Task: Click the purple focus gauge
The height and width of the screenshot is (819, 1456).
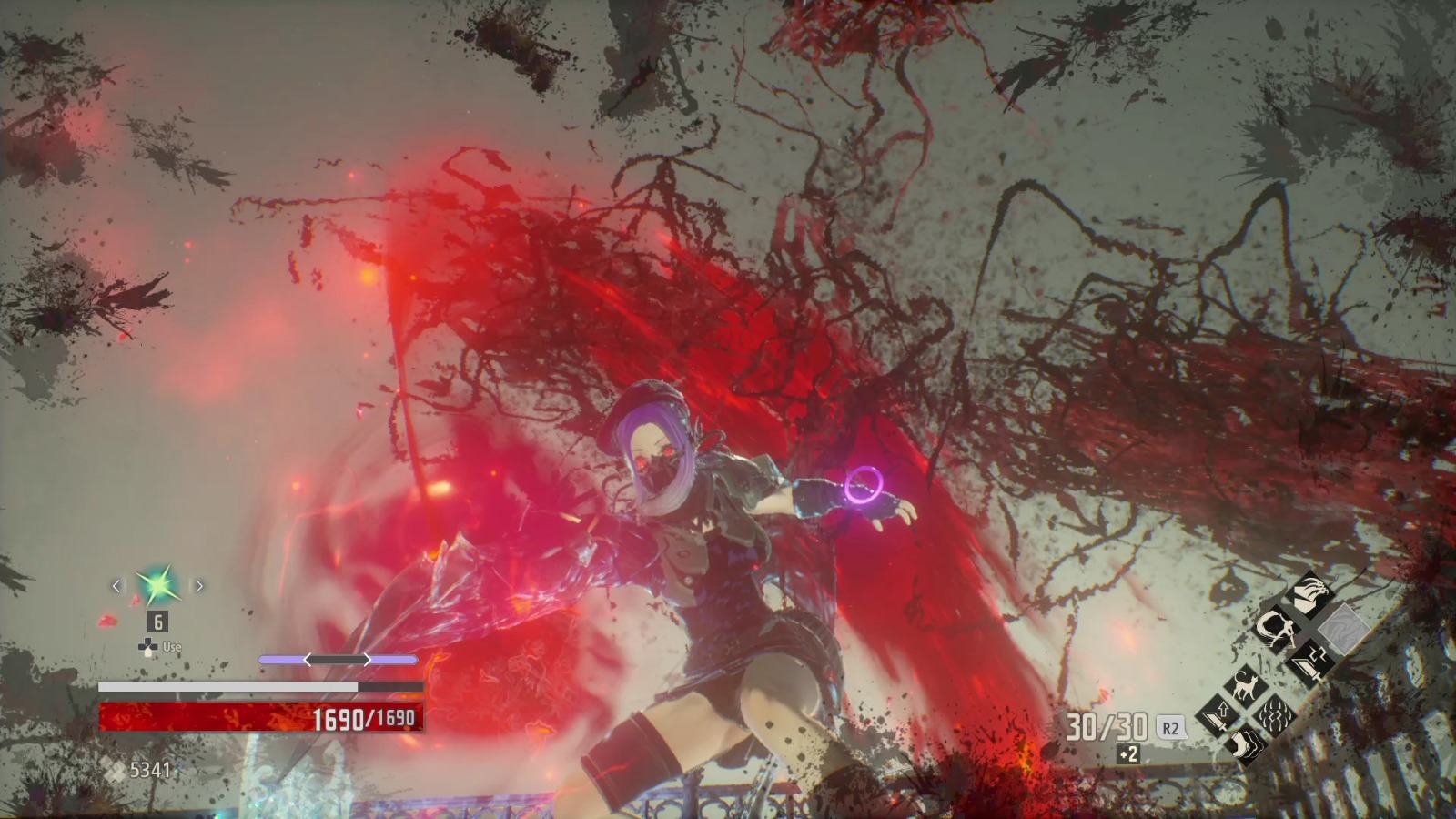Action: pos(338,660)
